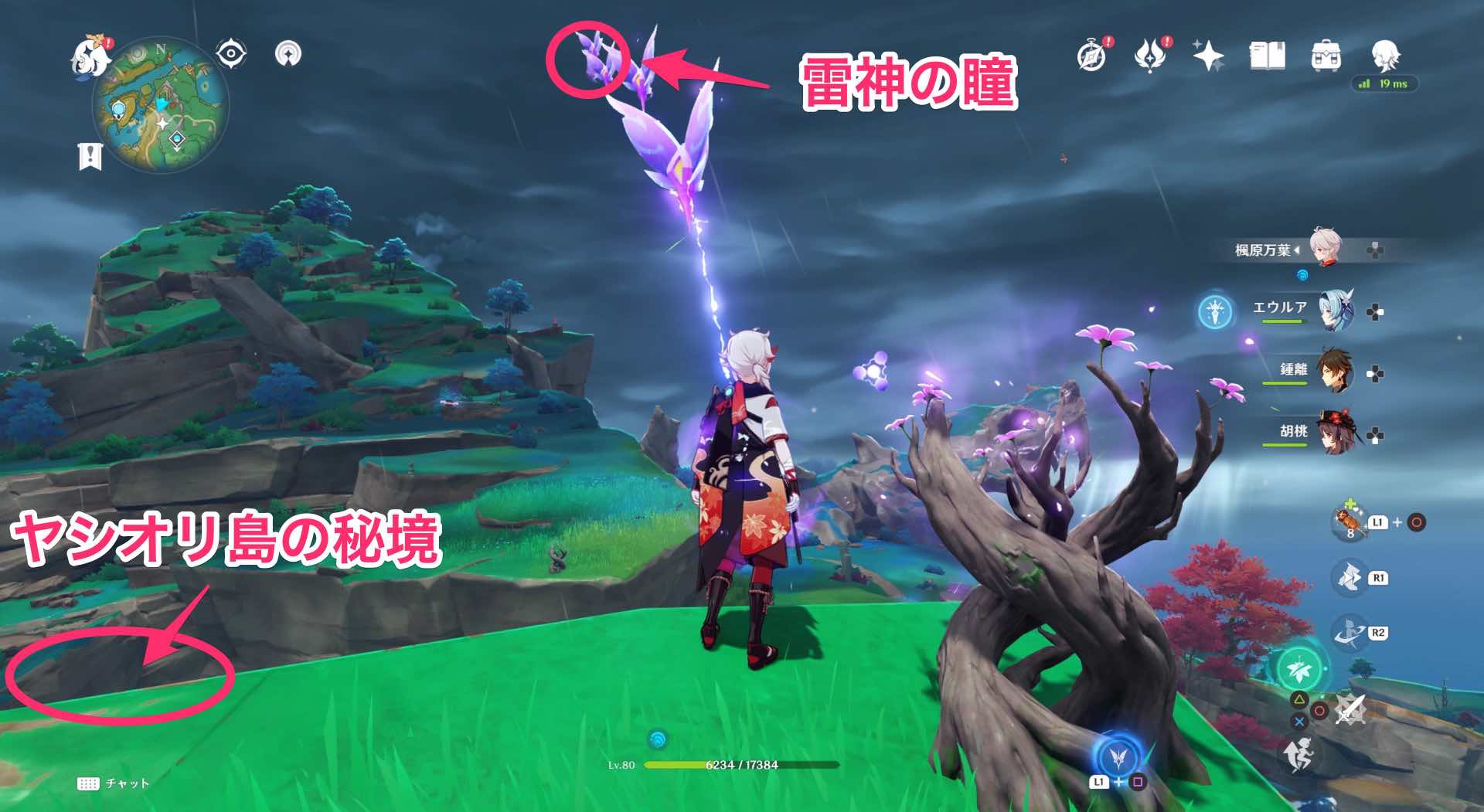
Task: Open the Events overview wings icon
Action: click(1148, 54)
